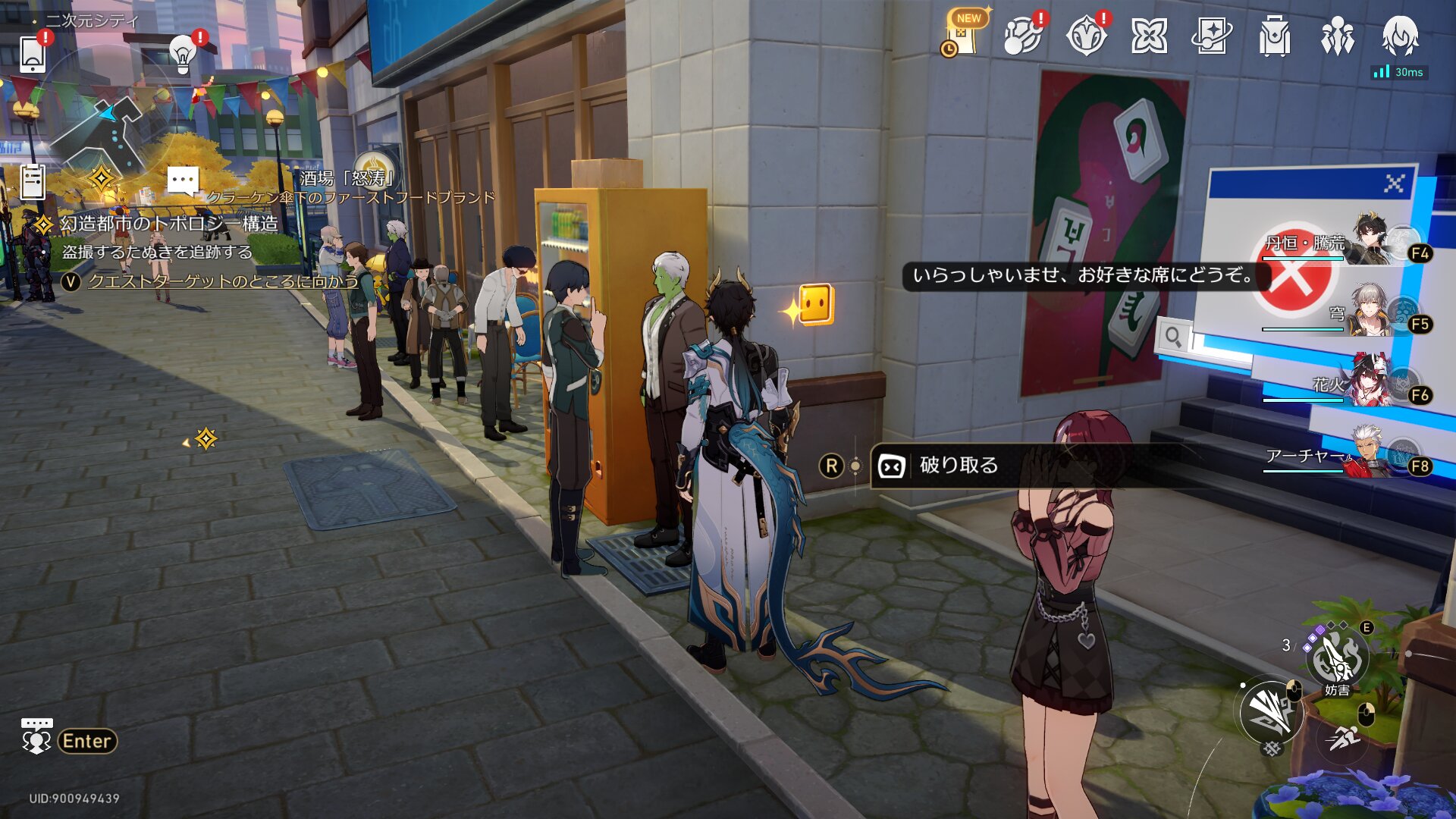
Task: Open the phone menu icon
Action: pos(33,54)
